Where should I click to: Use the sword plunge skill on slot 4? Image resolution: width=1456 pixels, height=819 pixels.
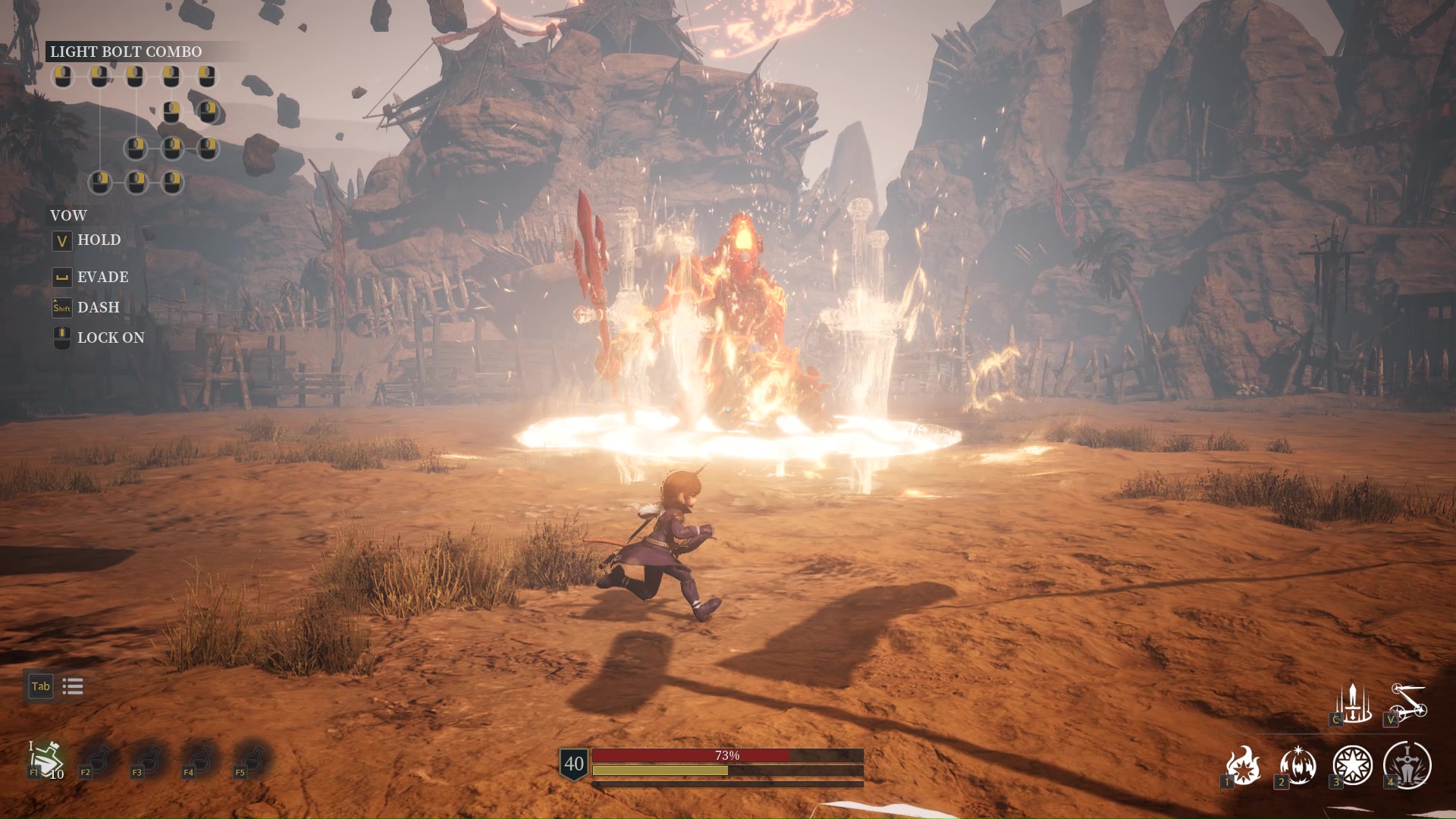pyautogui.click(x=1407, y=765)
